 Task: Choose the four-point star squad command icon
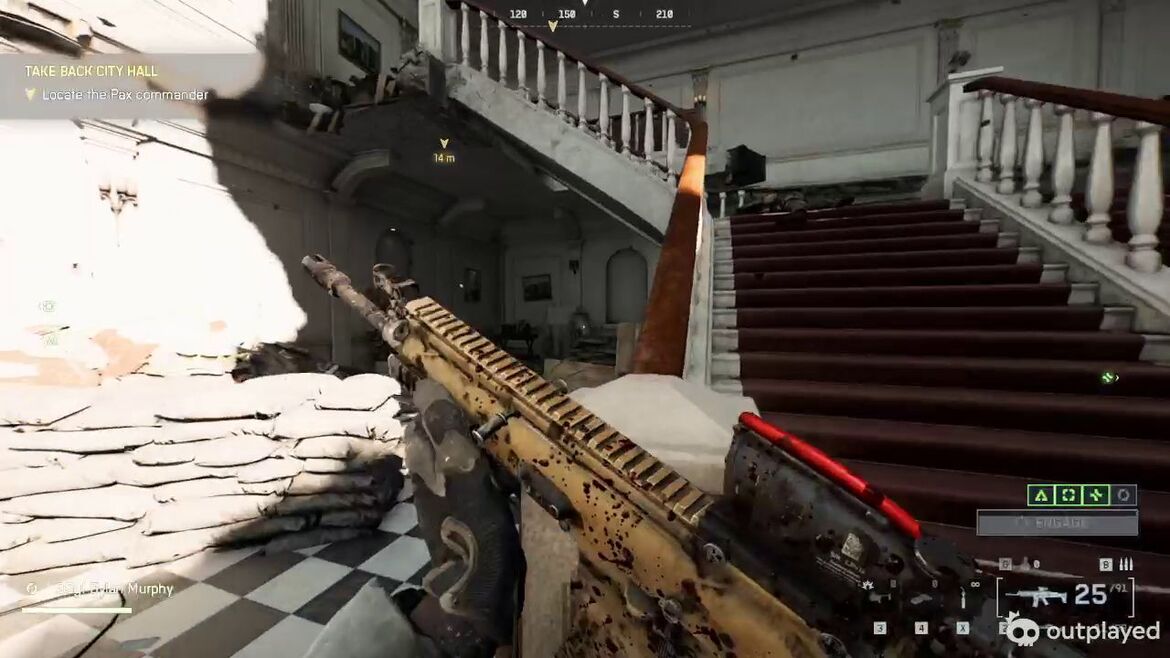click(x=1096, y=495)
